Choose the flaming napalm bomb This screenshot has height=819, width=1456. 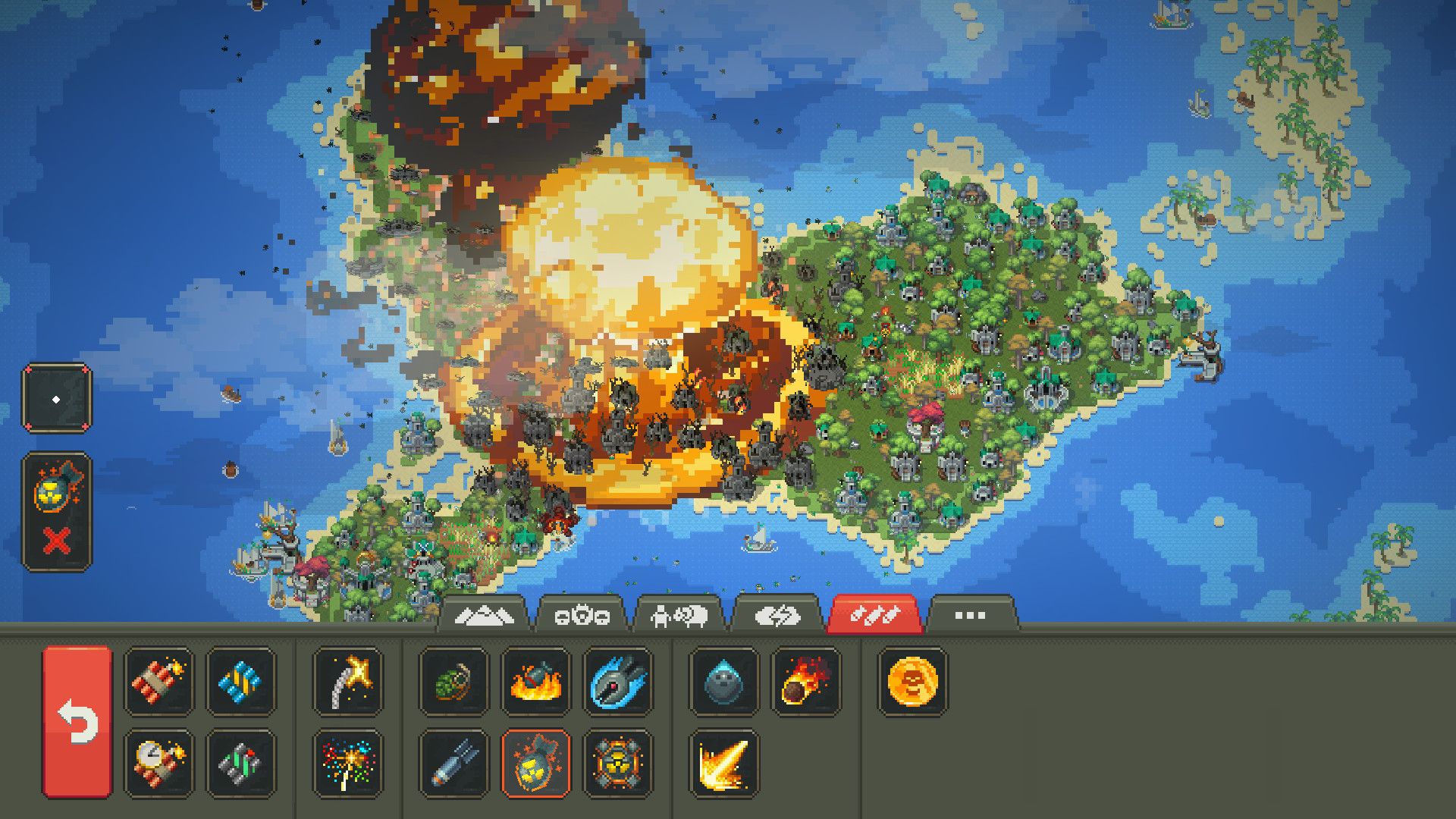535,681
